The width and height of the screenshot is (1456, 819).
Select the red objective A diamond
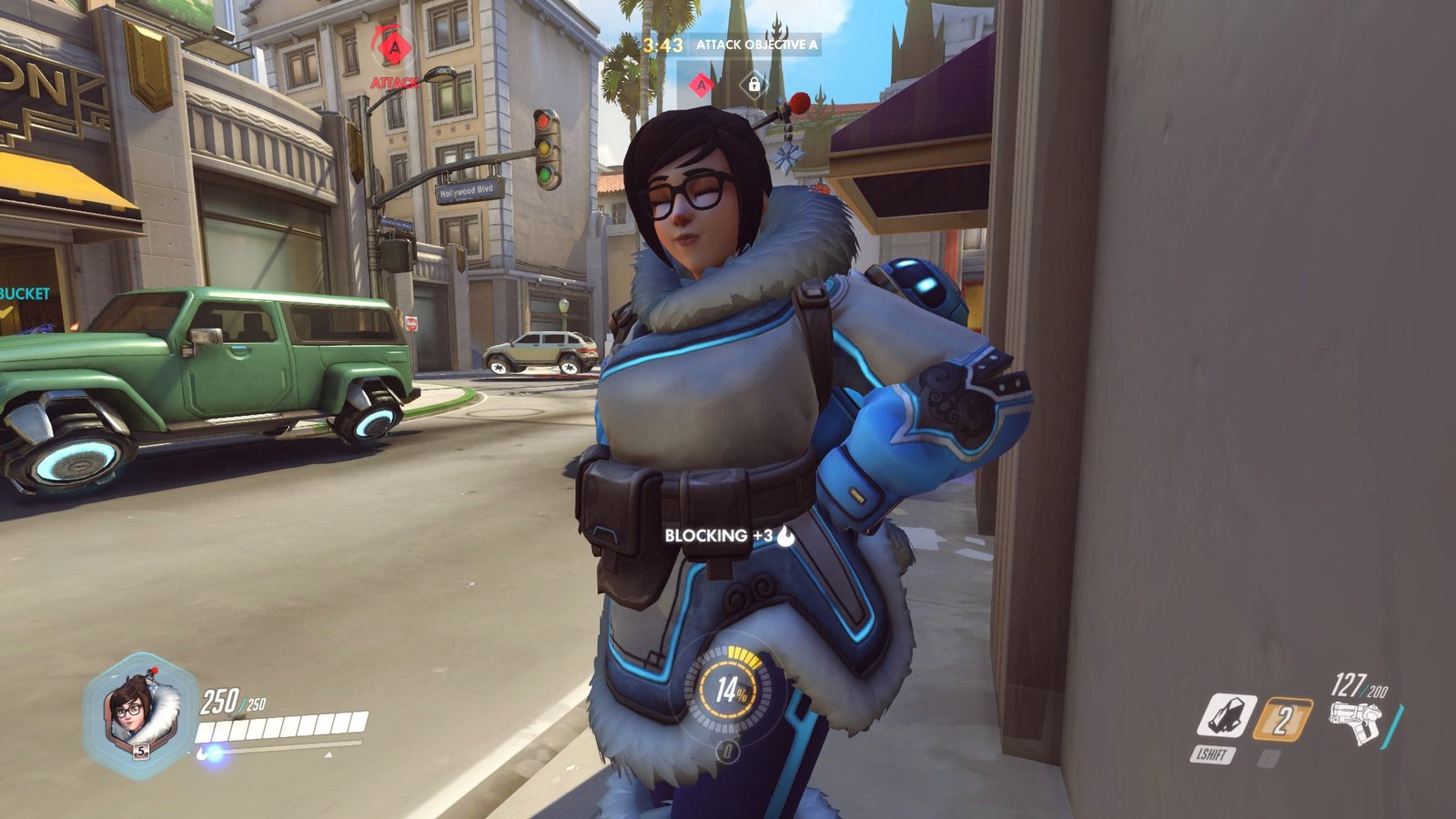pos(701,86)
